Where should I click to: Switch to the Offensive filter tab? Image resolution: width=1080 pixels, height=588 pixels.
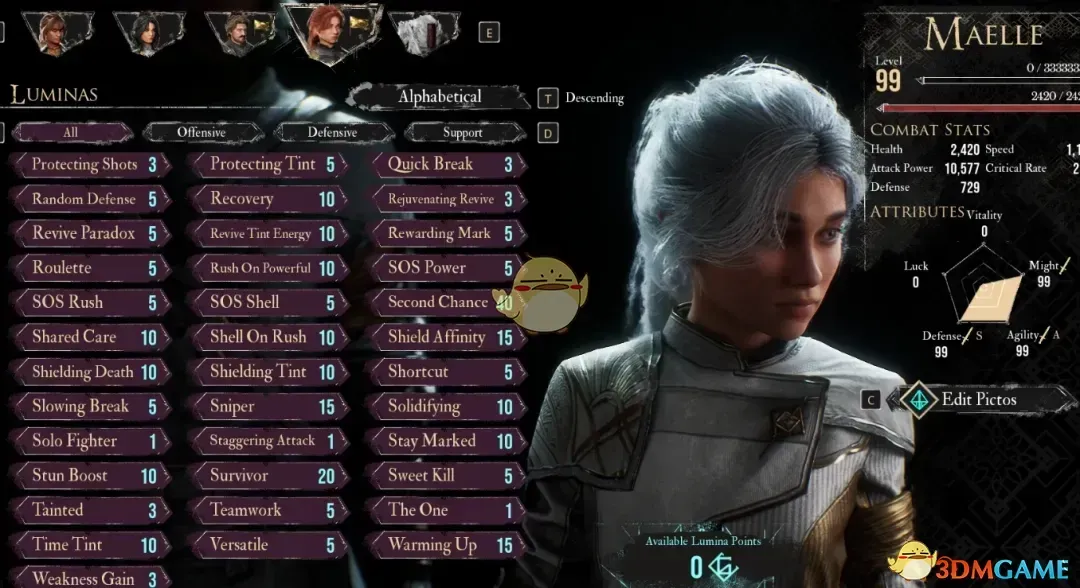(x=201, y=132)
